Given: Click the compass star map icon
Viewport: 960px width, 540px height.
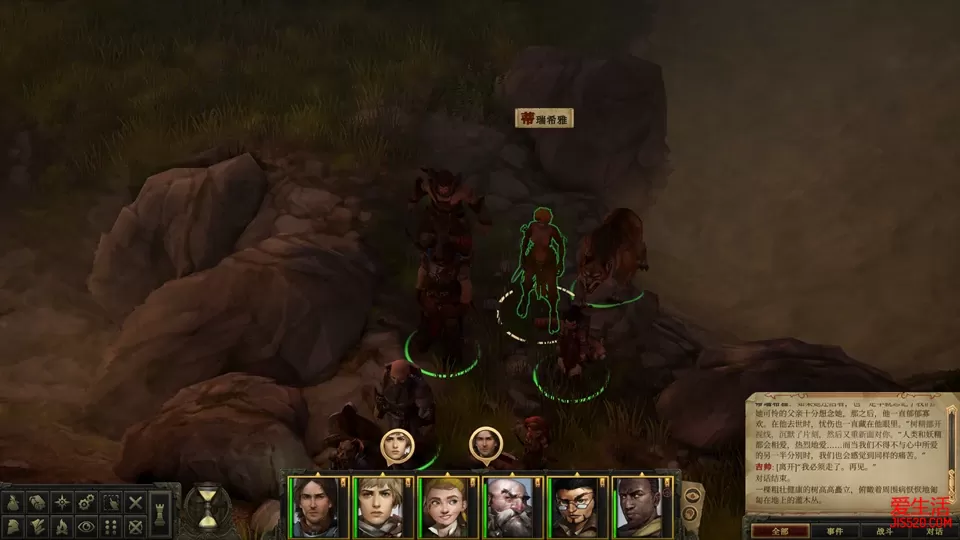Looking at the screenshot, I should [x=62, y=503].
